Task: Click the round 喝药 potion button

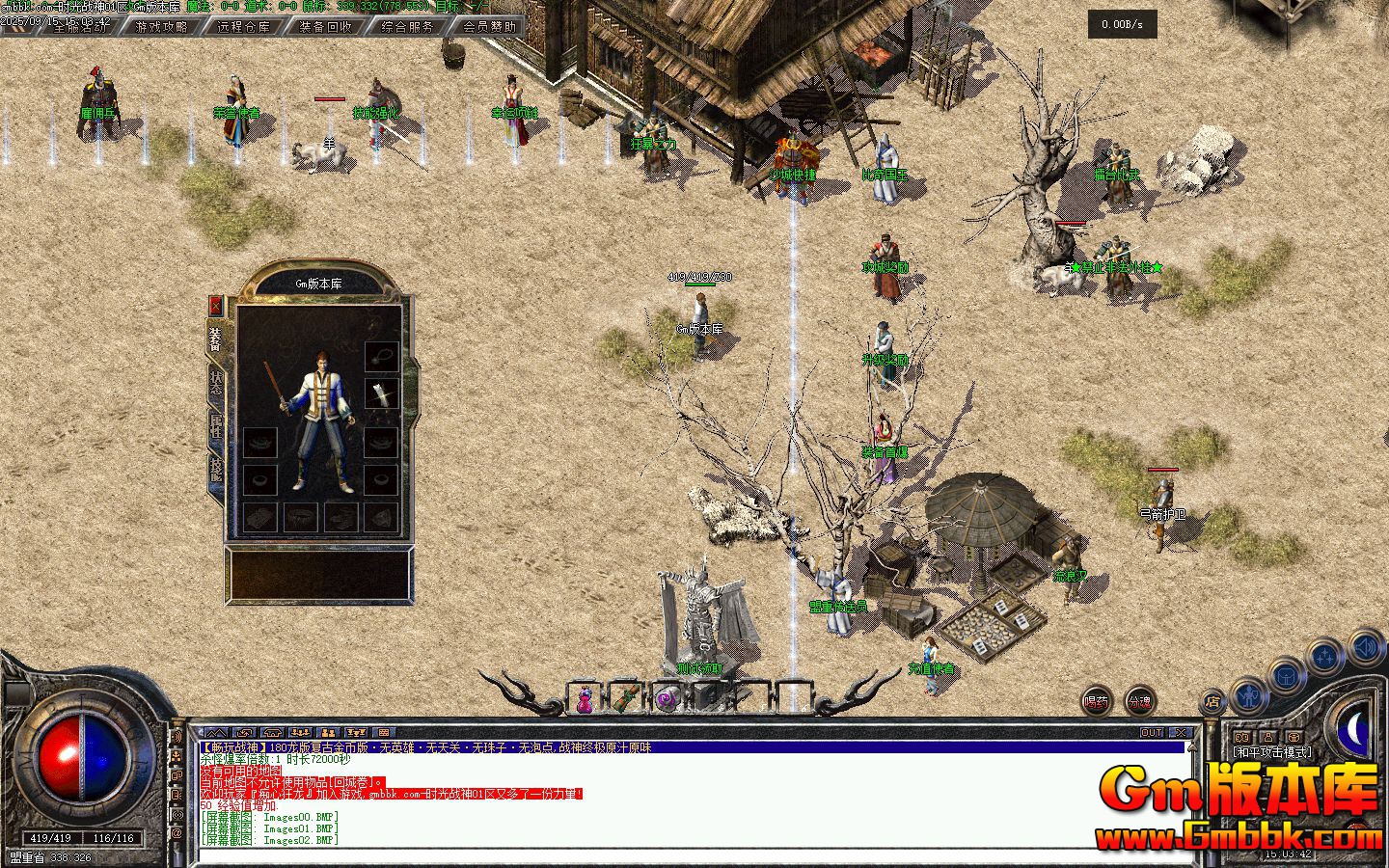Action: 1096,702
